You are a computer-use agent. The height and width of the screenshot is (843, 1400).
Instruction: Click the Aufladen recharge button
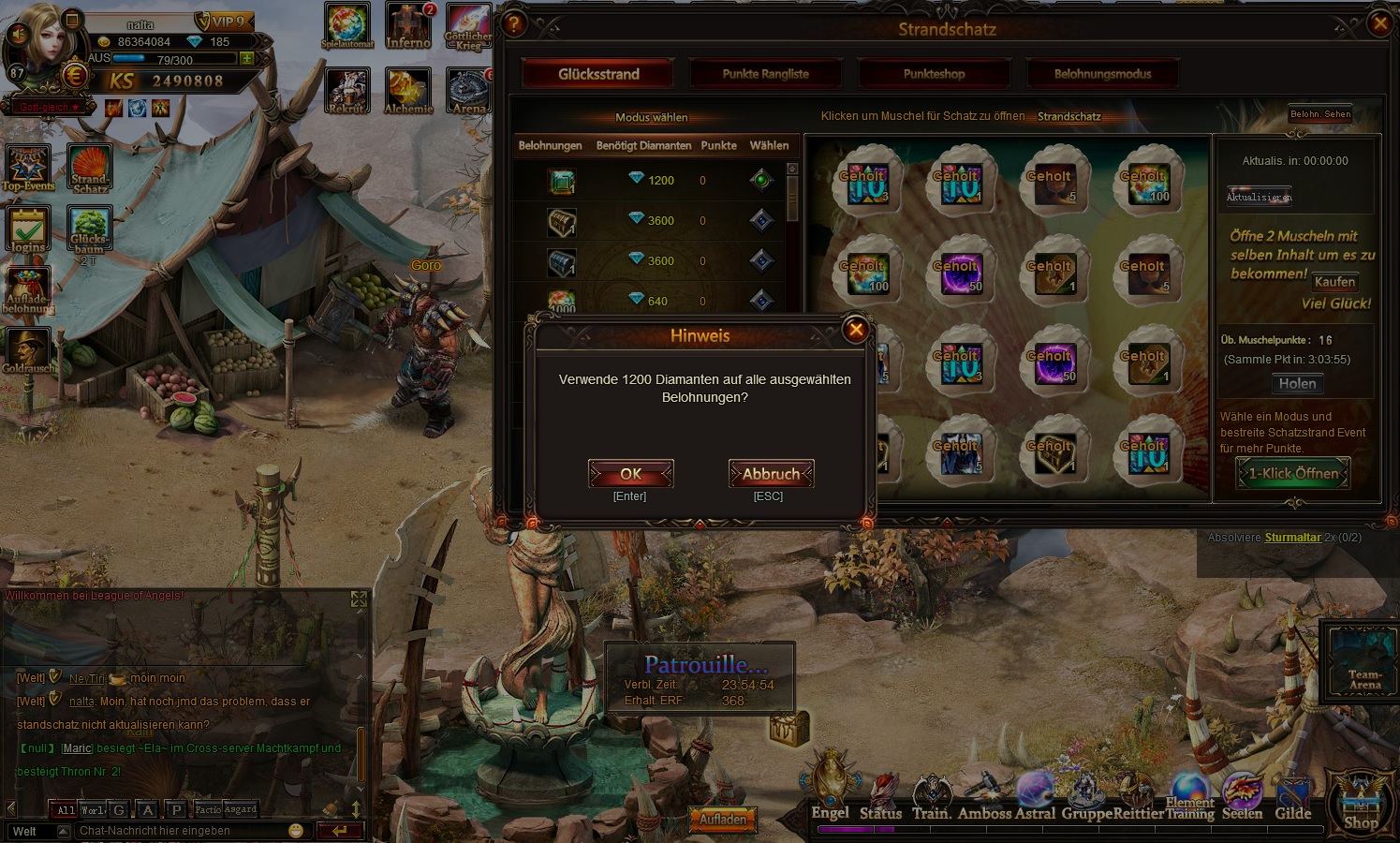723,819
